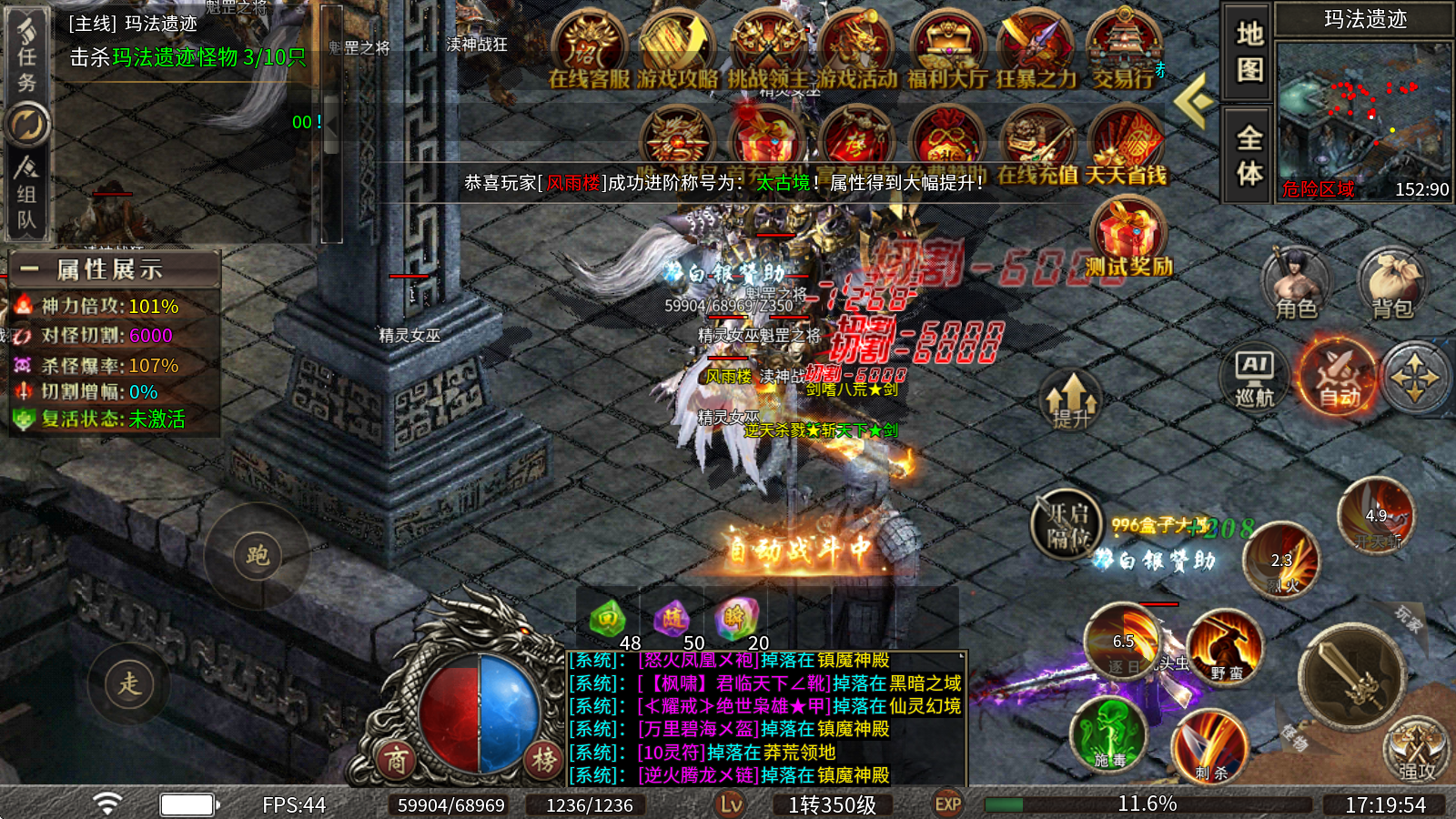Open the 商 shop button
This screenshot has height=819, width=1456.
tap(396, 760)
